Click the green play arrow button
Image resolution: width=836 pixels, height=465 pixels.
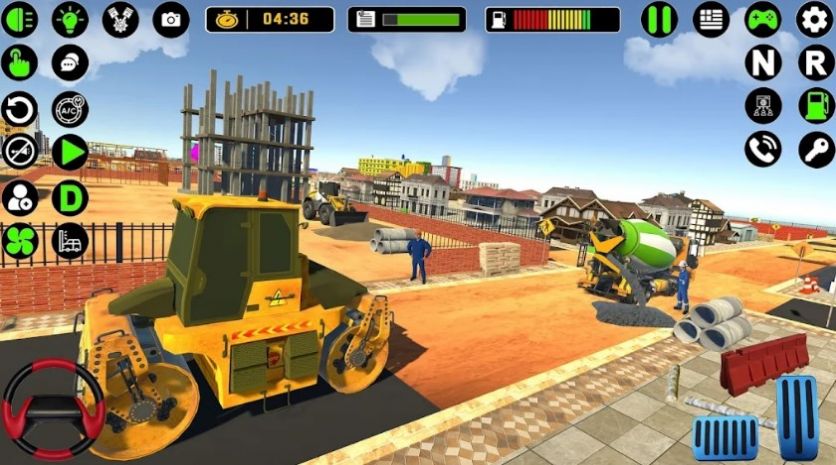pos(70,152)
